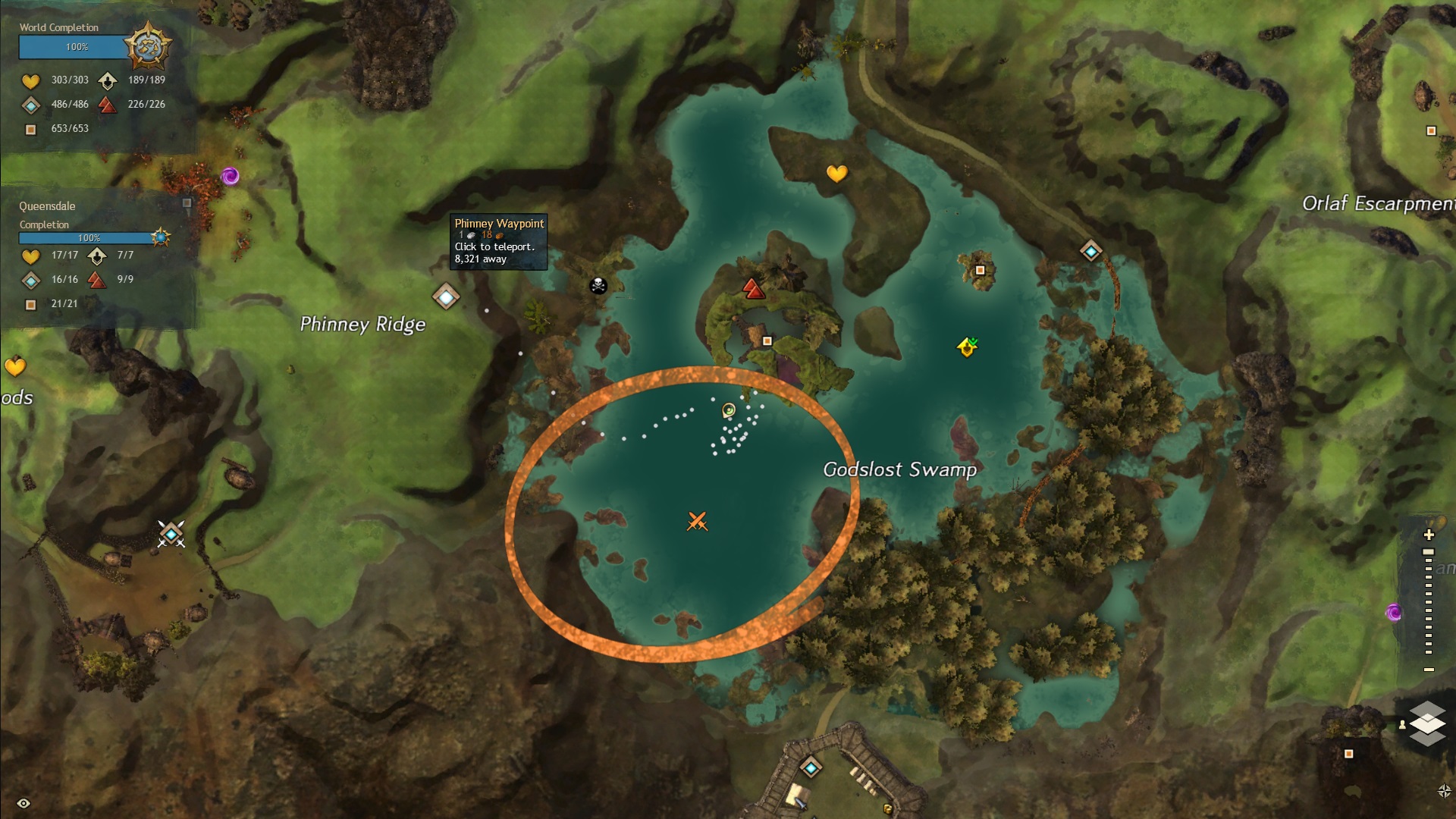The image size is (1456, 819).
Task: Select the yellow marker with green star
Action: coord(967,347)
